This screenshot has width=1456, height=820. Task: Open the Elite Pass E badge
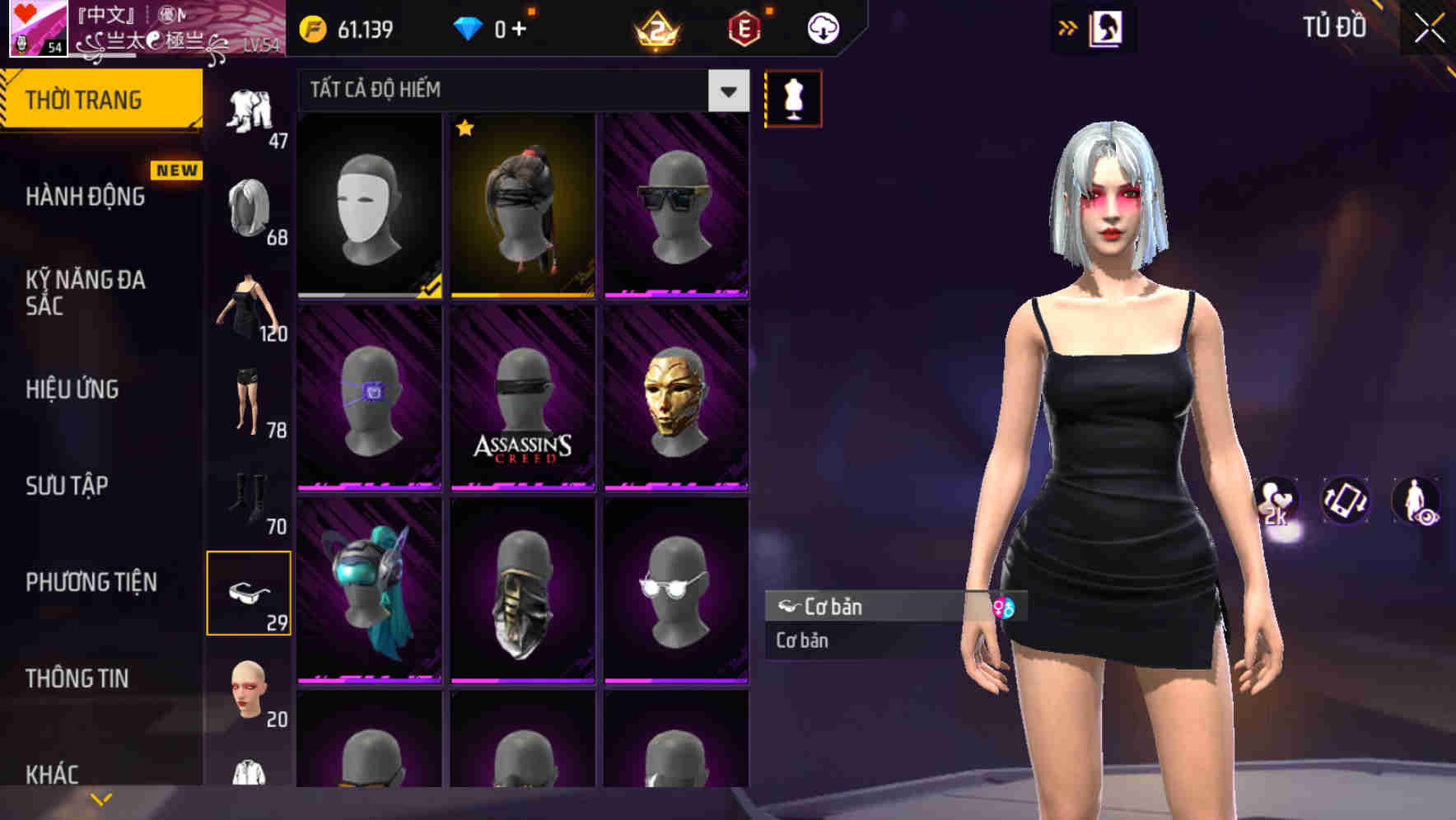click(x=744, y=27)
